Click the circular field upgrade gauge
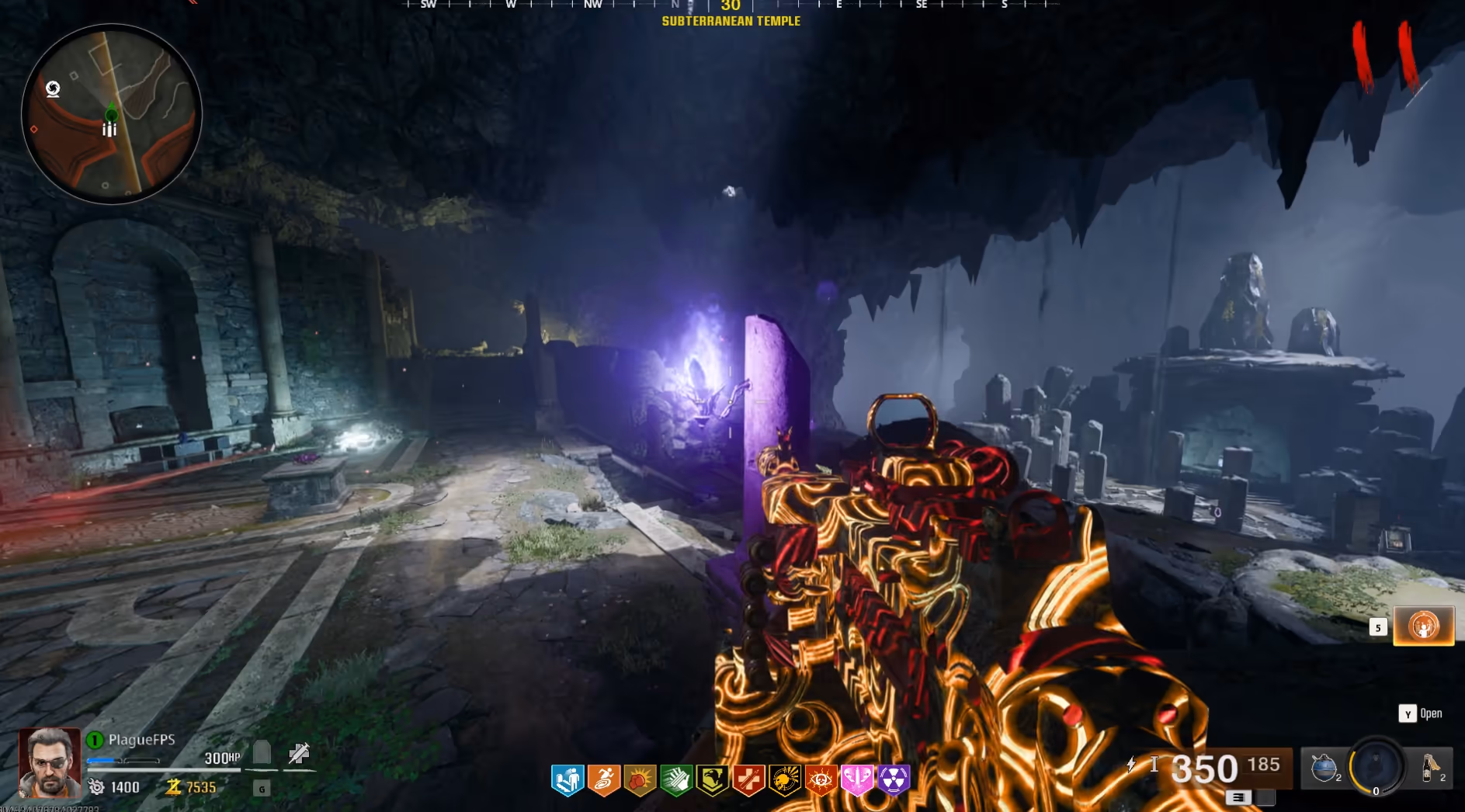 1376,765
